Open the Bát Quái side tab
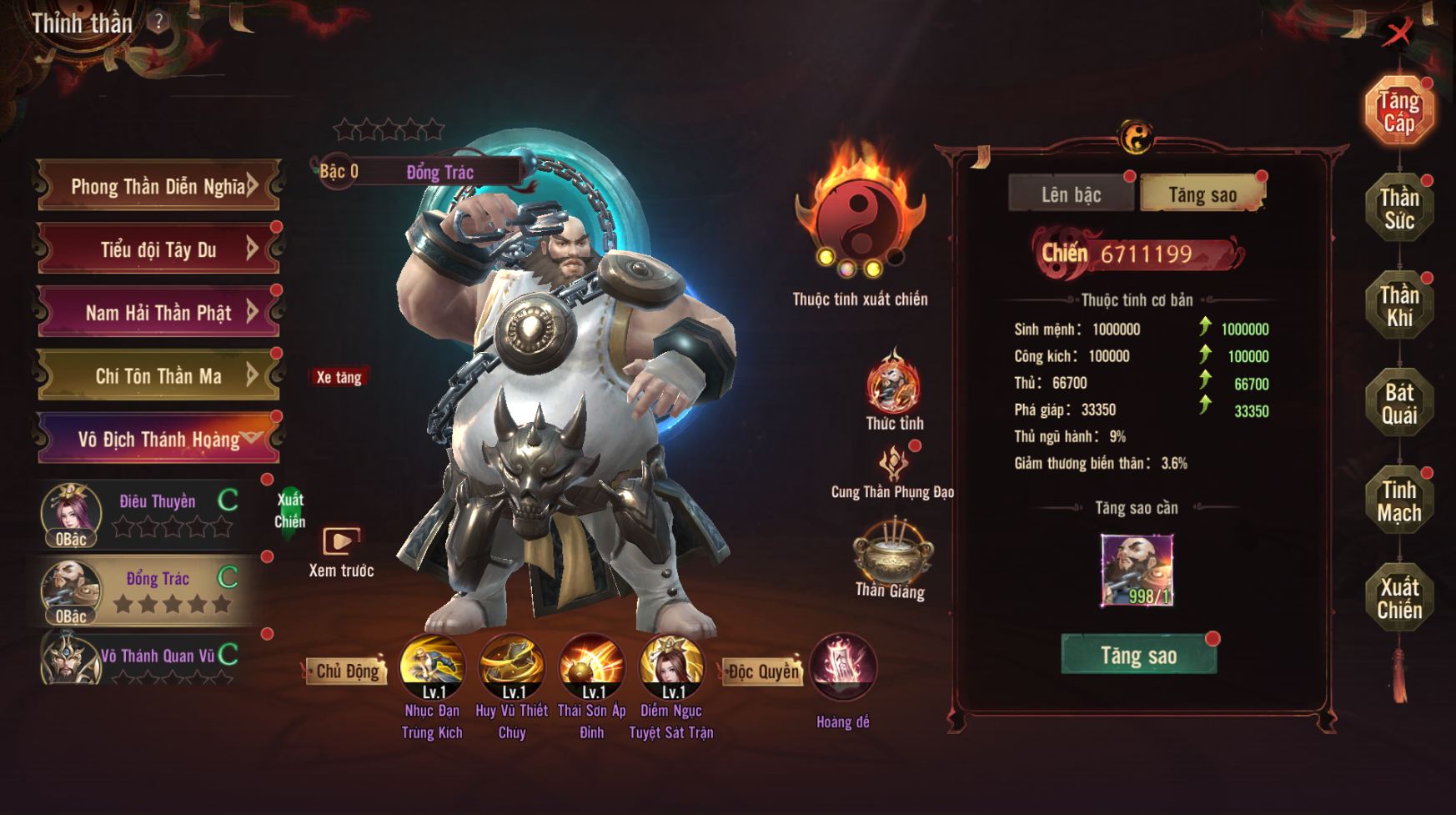This screenshot has width=1456, height=815. click(1398, 404)
